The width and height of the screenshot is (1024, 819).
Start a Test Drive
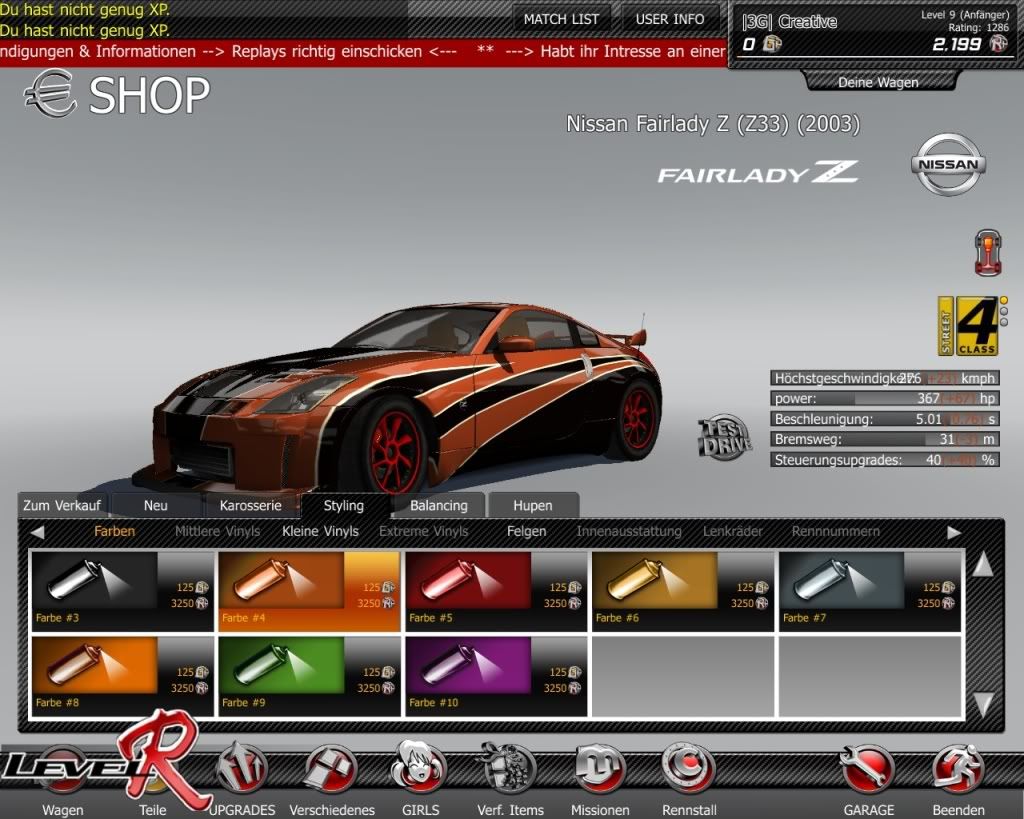click(x=724, y=437)
